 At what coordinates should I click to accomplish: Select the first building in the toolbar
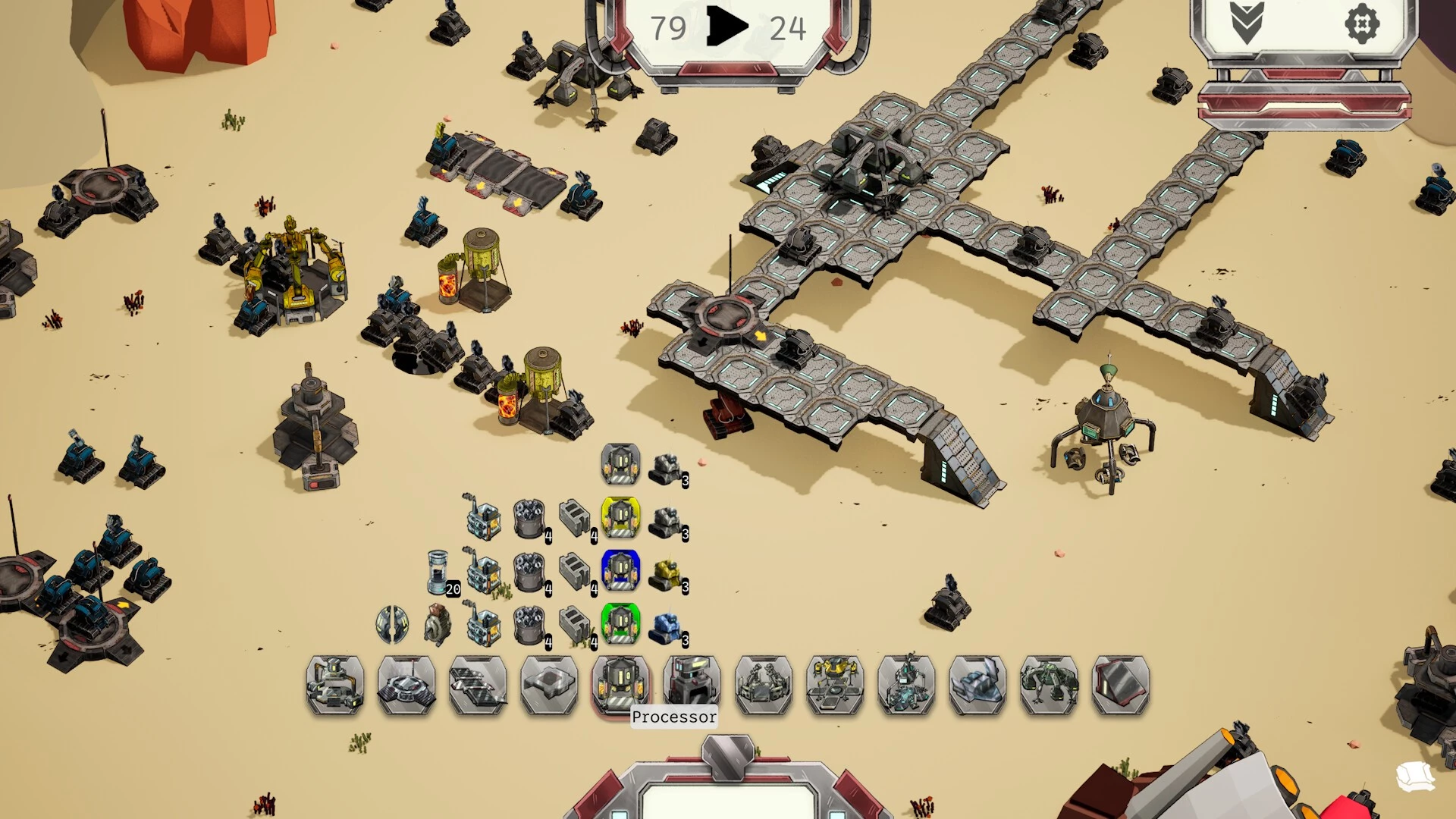pos(335,685)
